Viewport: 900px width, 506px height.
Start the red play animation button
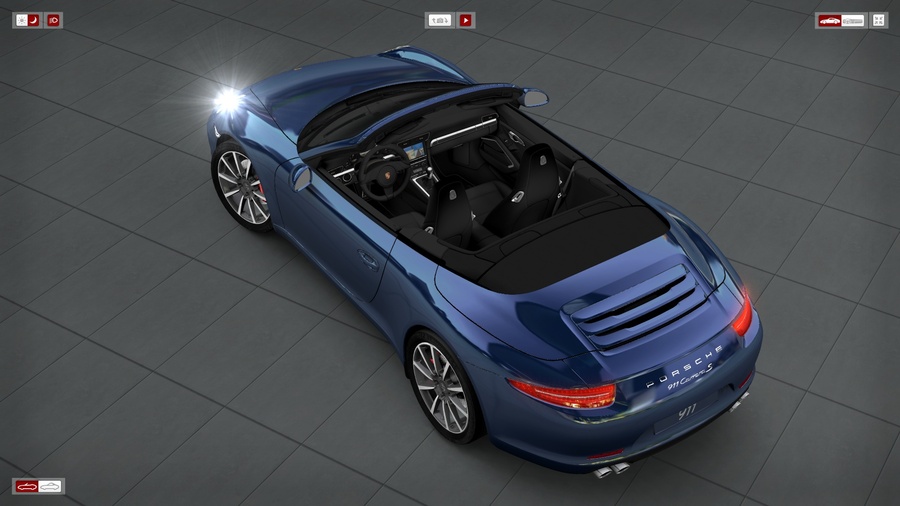466,20
